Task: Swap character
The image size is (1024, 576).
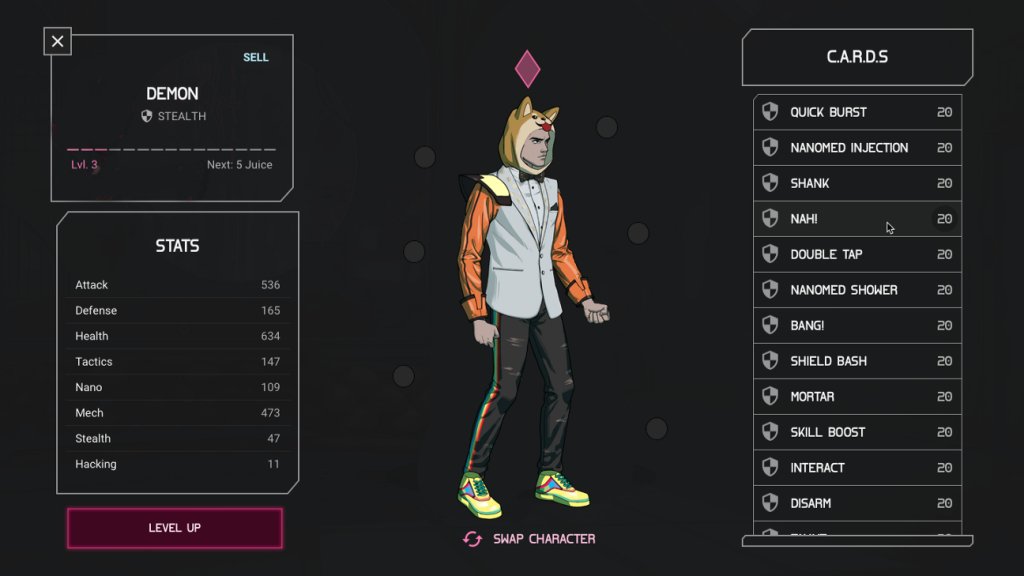Action: 530,539
